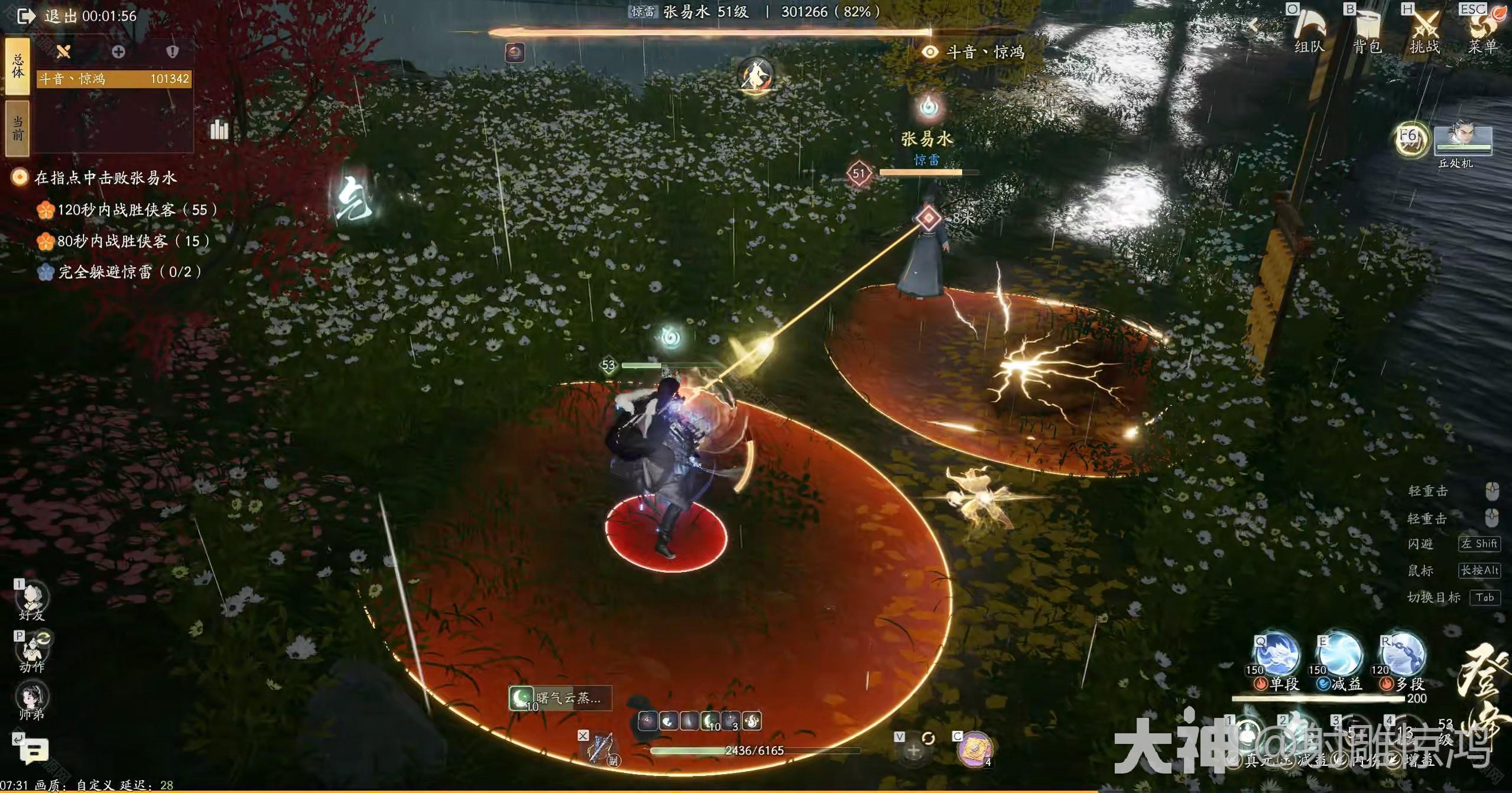The width and height of the screenshot is (1512, 793).
Task: Open the actions (动作) panel
Action: 33,651
